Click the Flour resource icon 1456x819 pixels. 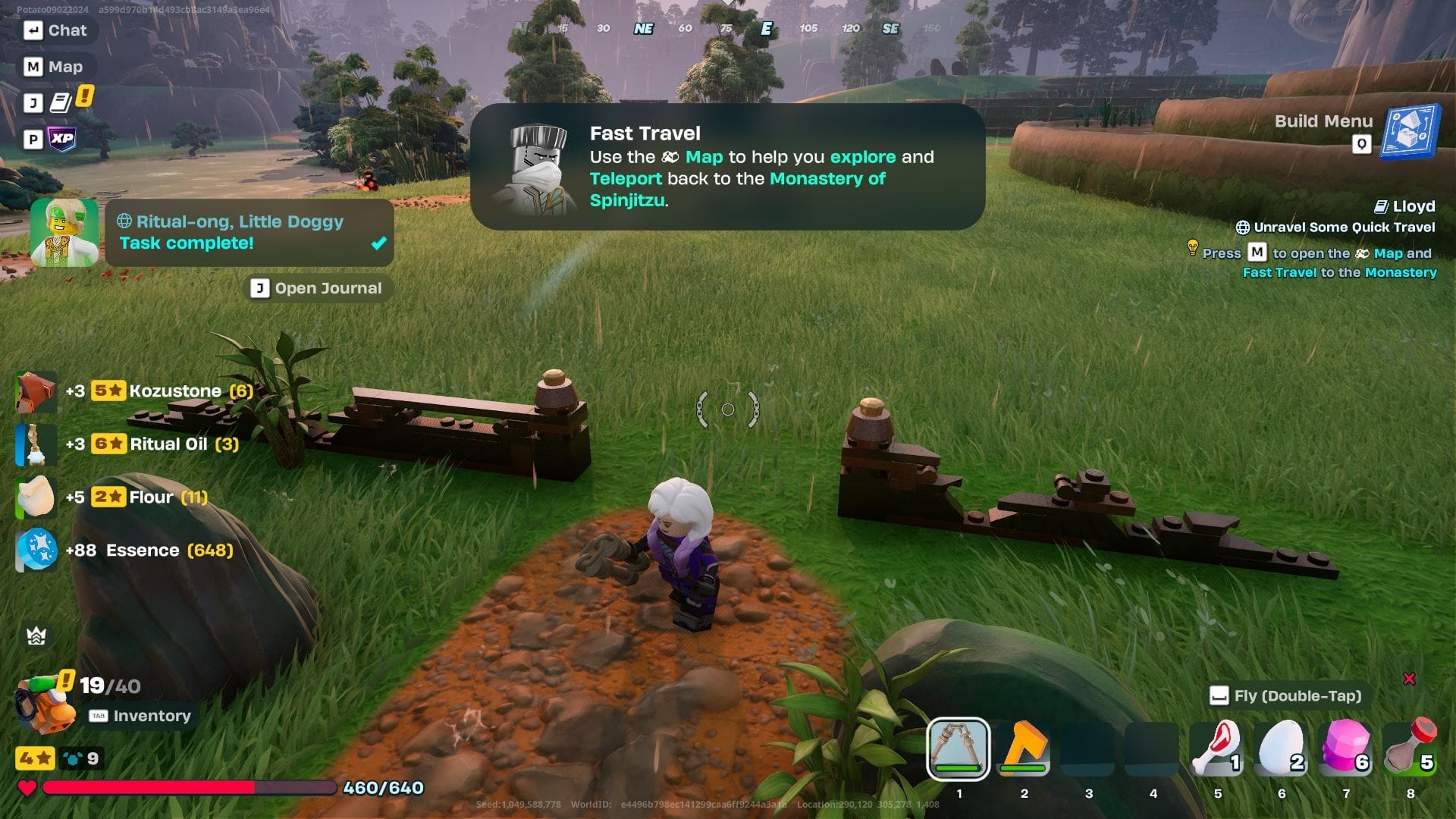coord(35,497)
